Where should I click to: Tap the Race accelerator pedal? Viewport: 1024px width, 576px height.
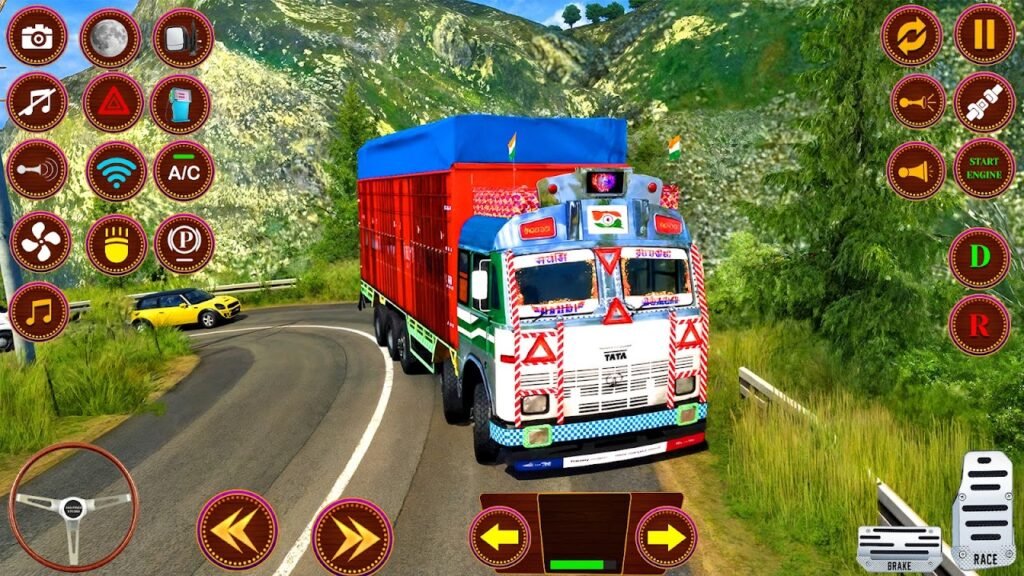tap(983, 510)
